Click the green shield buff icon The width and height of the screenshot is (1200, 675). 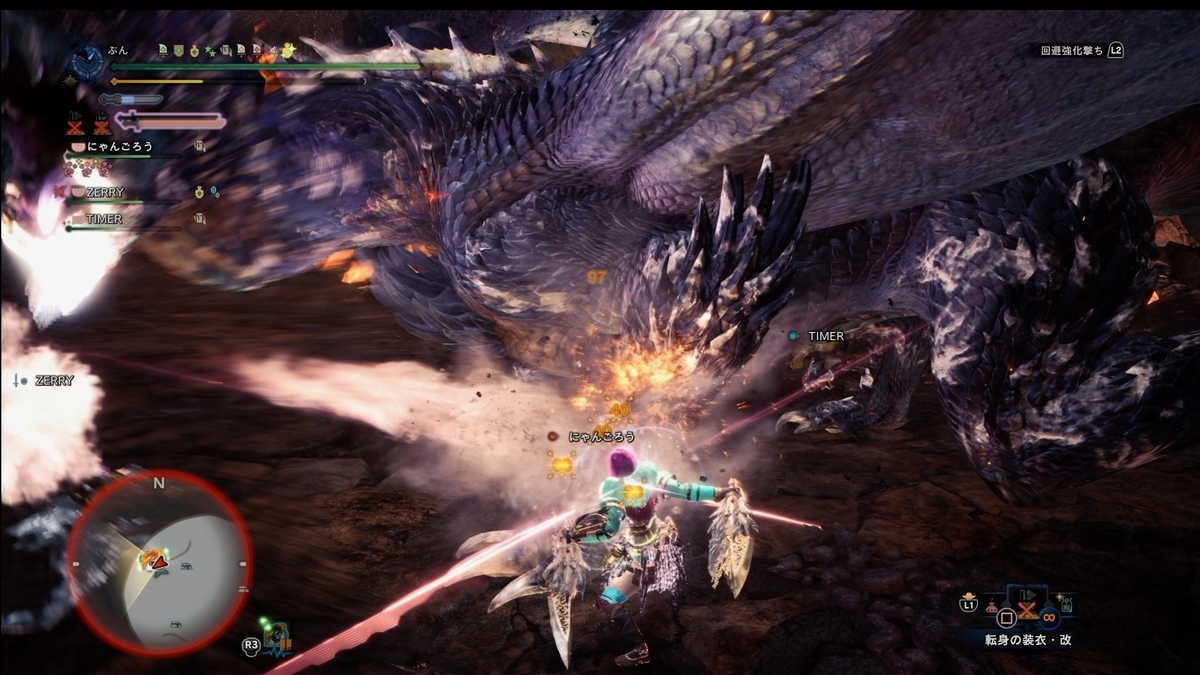tap(178, 50)
